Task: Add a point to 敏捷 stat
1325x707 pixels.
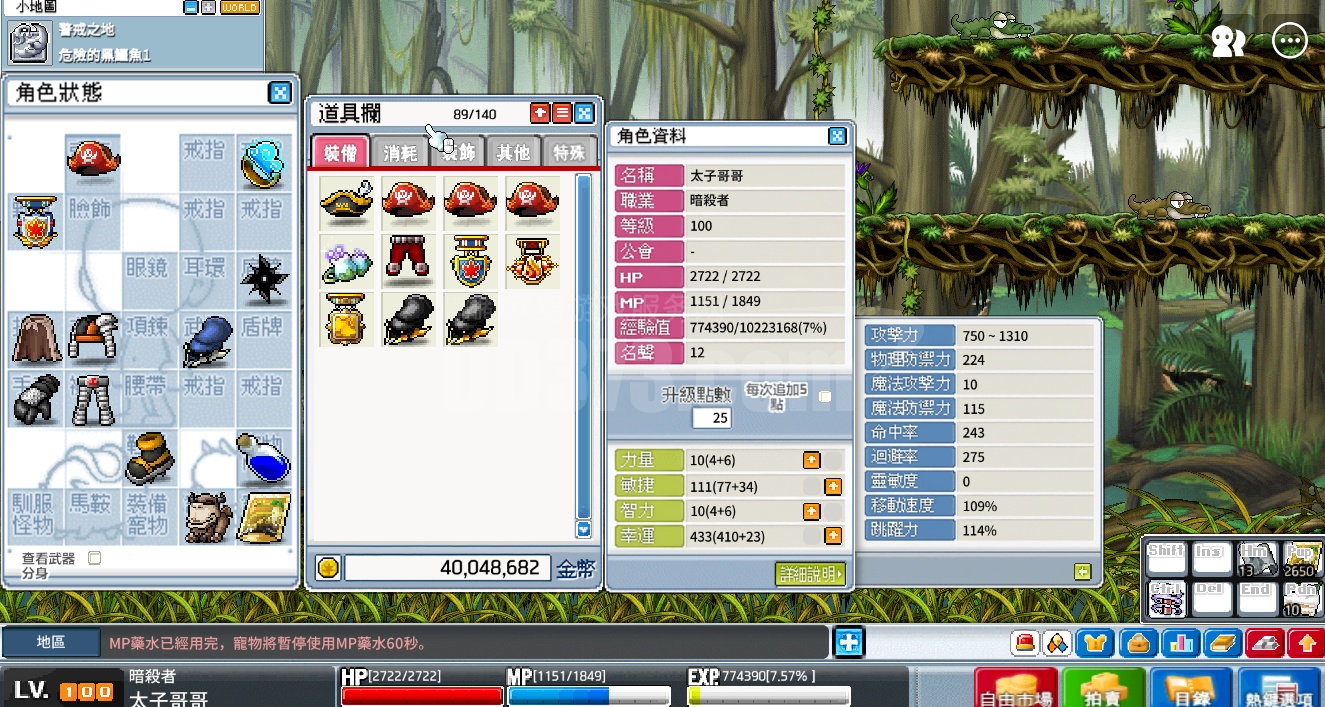Action: point(832,486)
